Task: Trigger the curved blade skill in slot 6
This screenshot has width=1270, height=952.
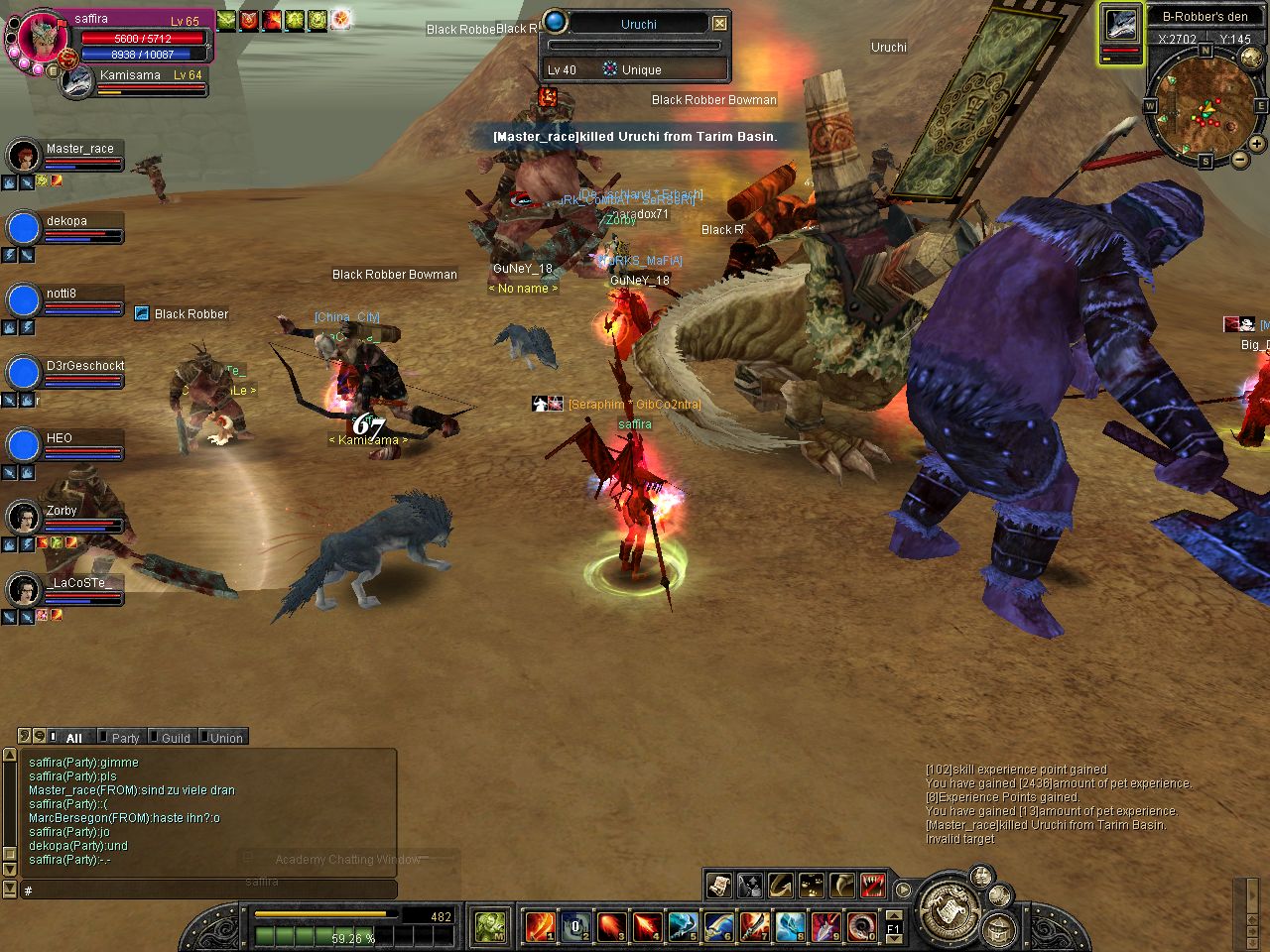Action: coord(718,926)
